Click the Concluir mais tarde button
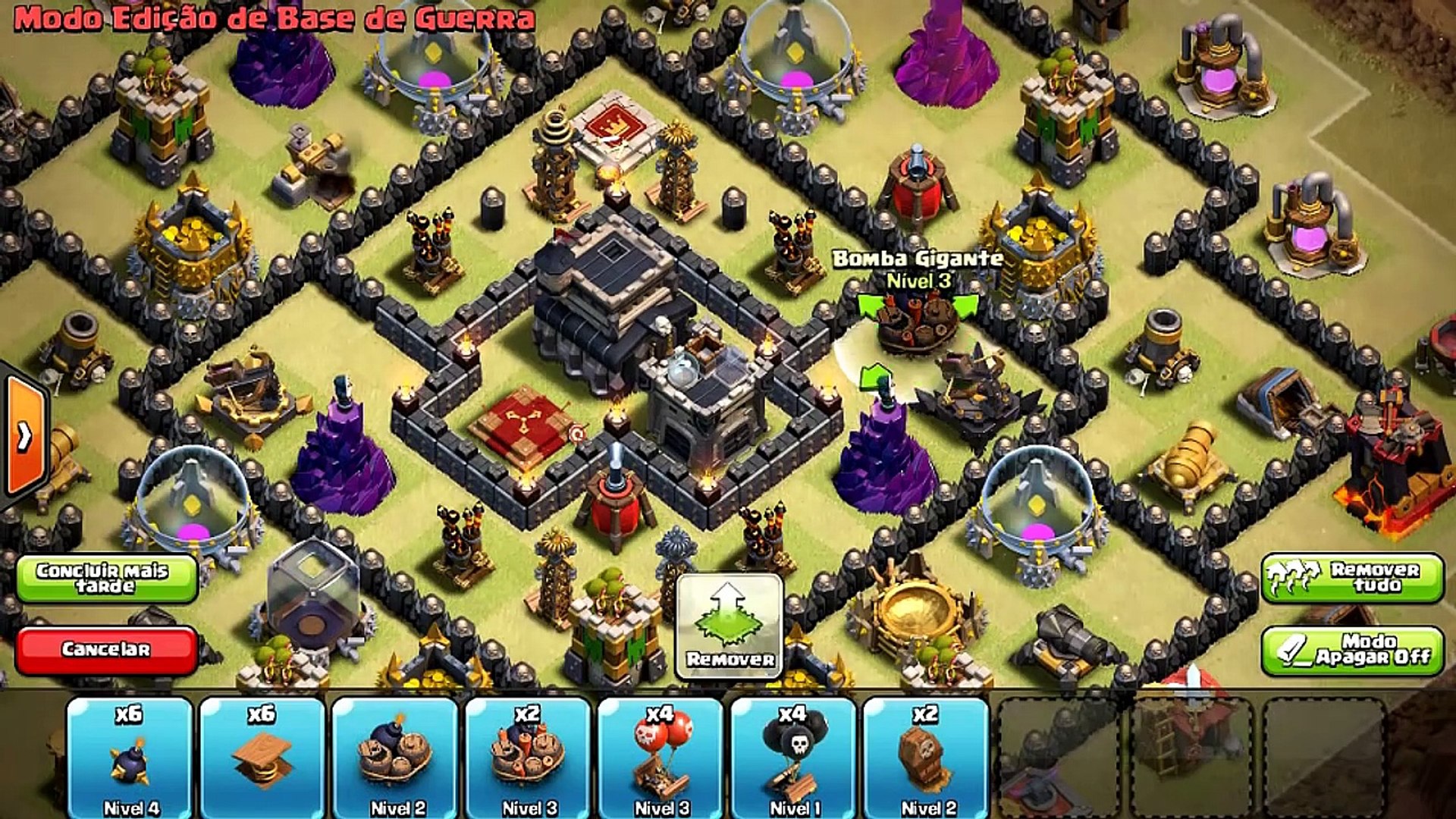Viewport: 1456px width, 819px height. pyautogui.click(x=106, y=579)
